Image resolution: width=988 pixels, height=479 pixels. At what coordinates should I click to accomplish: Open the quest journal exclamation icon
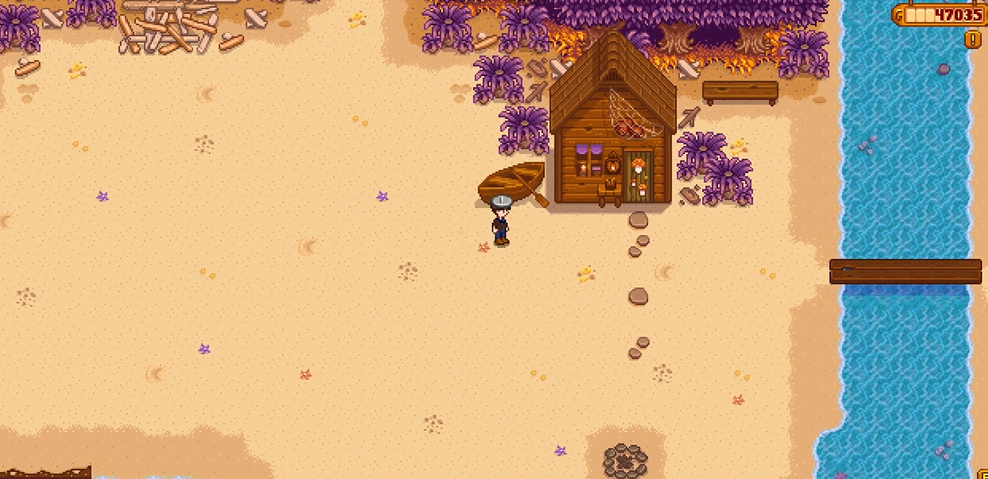coord(972,39)
